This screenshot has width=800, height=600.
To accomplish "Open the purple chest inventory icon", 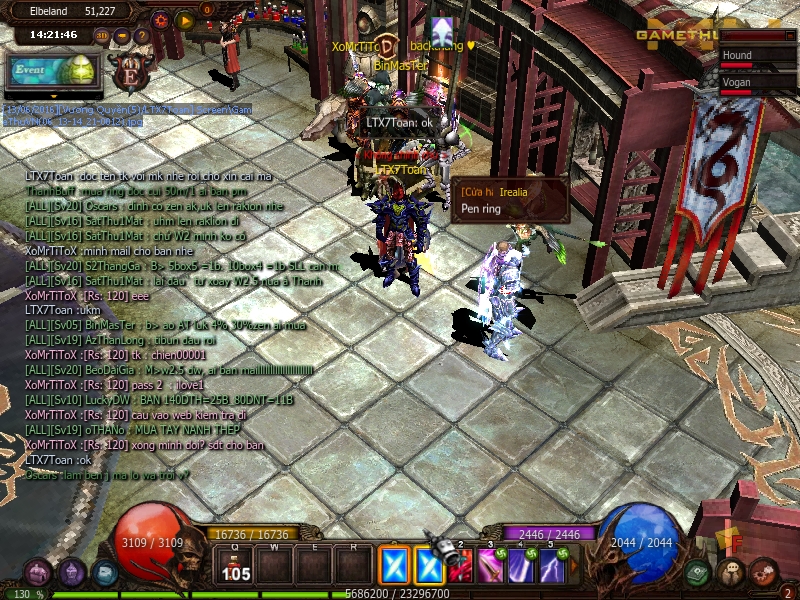I will click(38, 573).
